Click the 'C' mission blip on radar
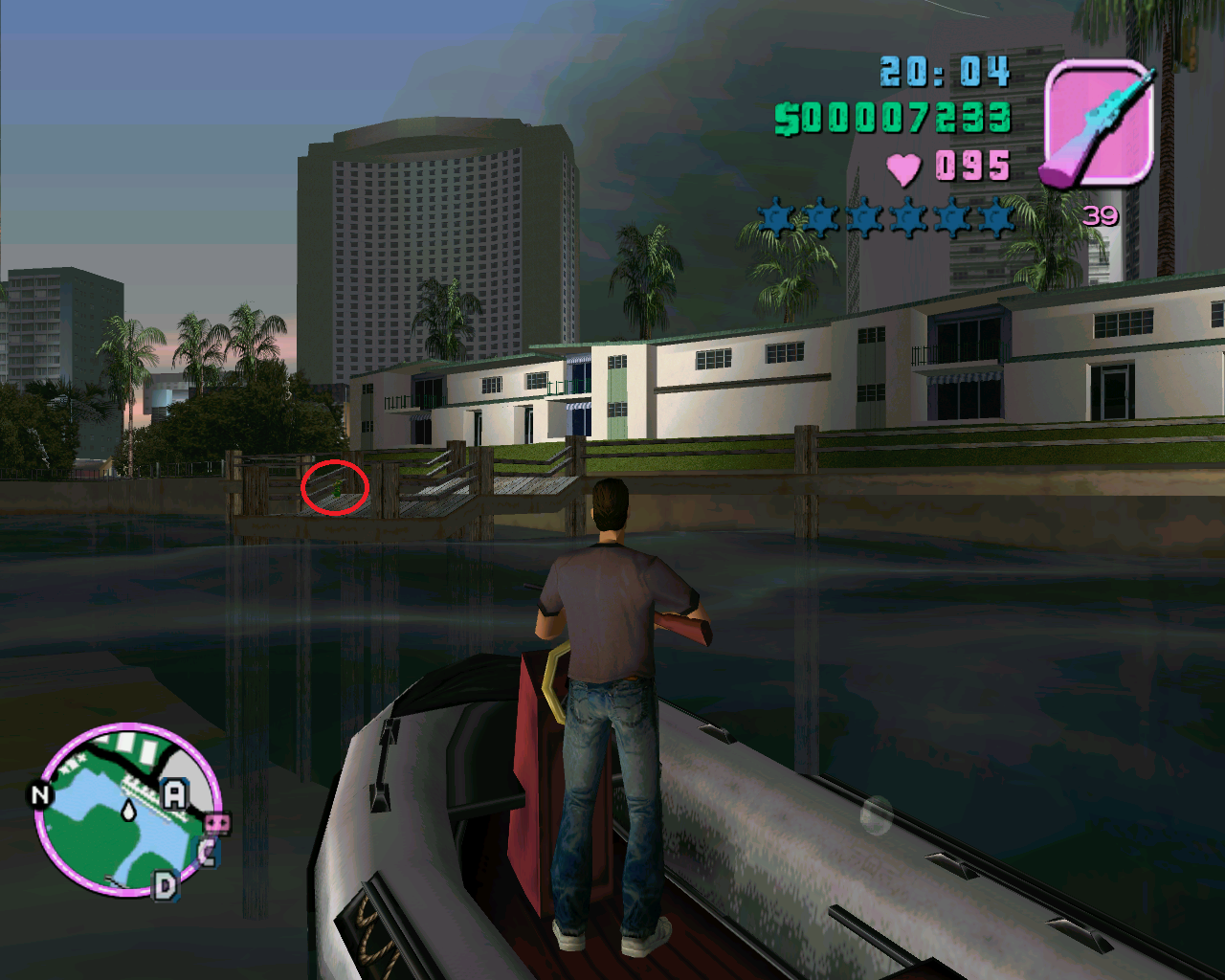1225x980 pixels. (x=207, y=851)
